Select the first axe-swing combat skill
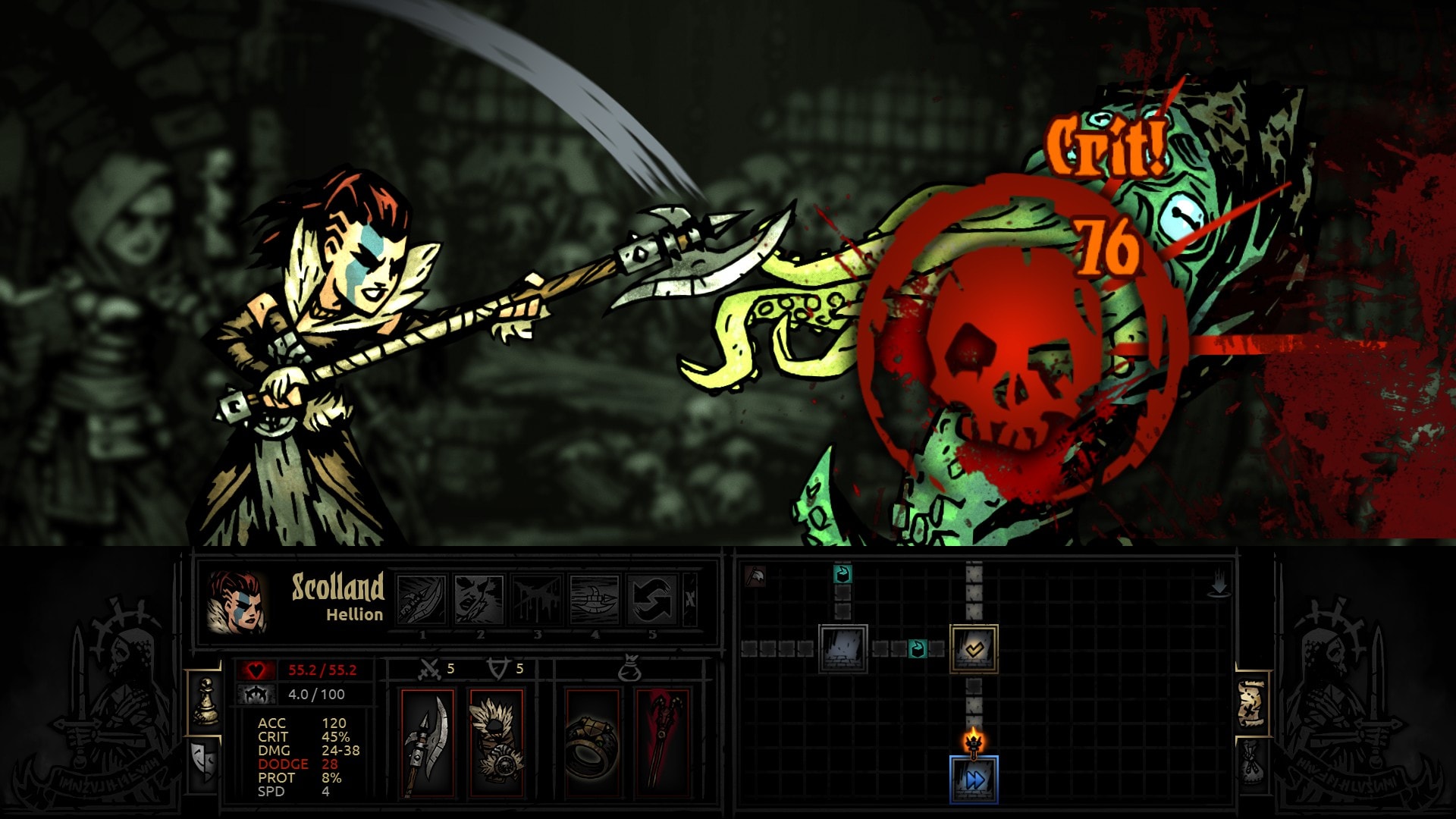The height and width of the screenshot is (819, 1456). coord(422,599)
